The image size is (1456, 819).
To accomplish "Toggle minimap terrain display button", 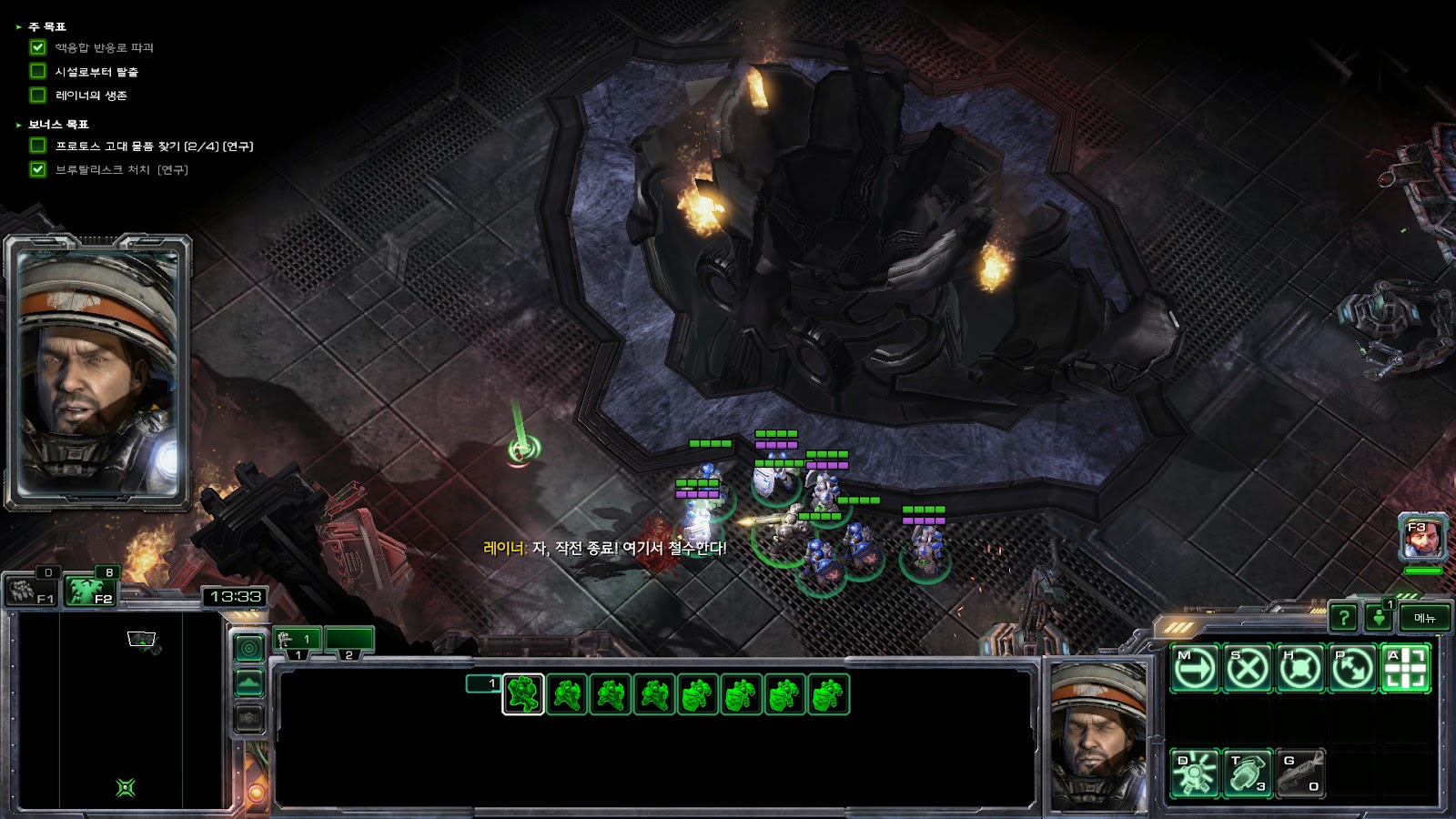I will (249, 682).
